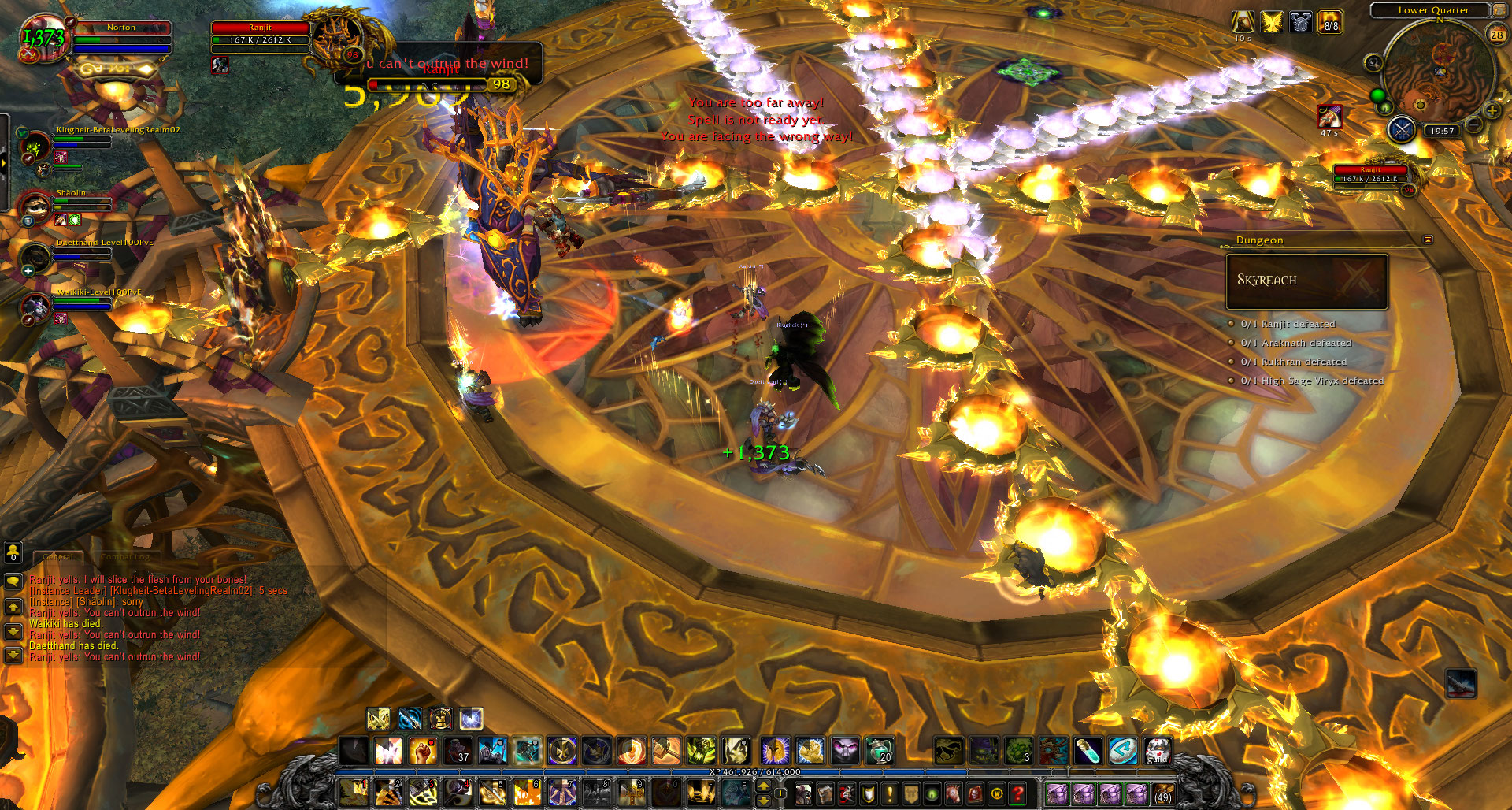Click the Skyreach dungeon banner

click(1306, 281)
